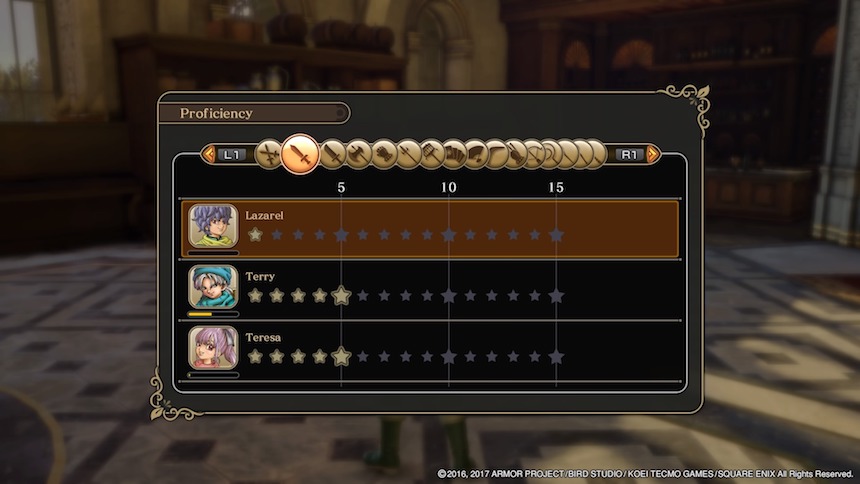Choose the highlighted single sword tab
Image resolution: width=860 pixels, height=484 pixels.
click(x=299, y=154)
